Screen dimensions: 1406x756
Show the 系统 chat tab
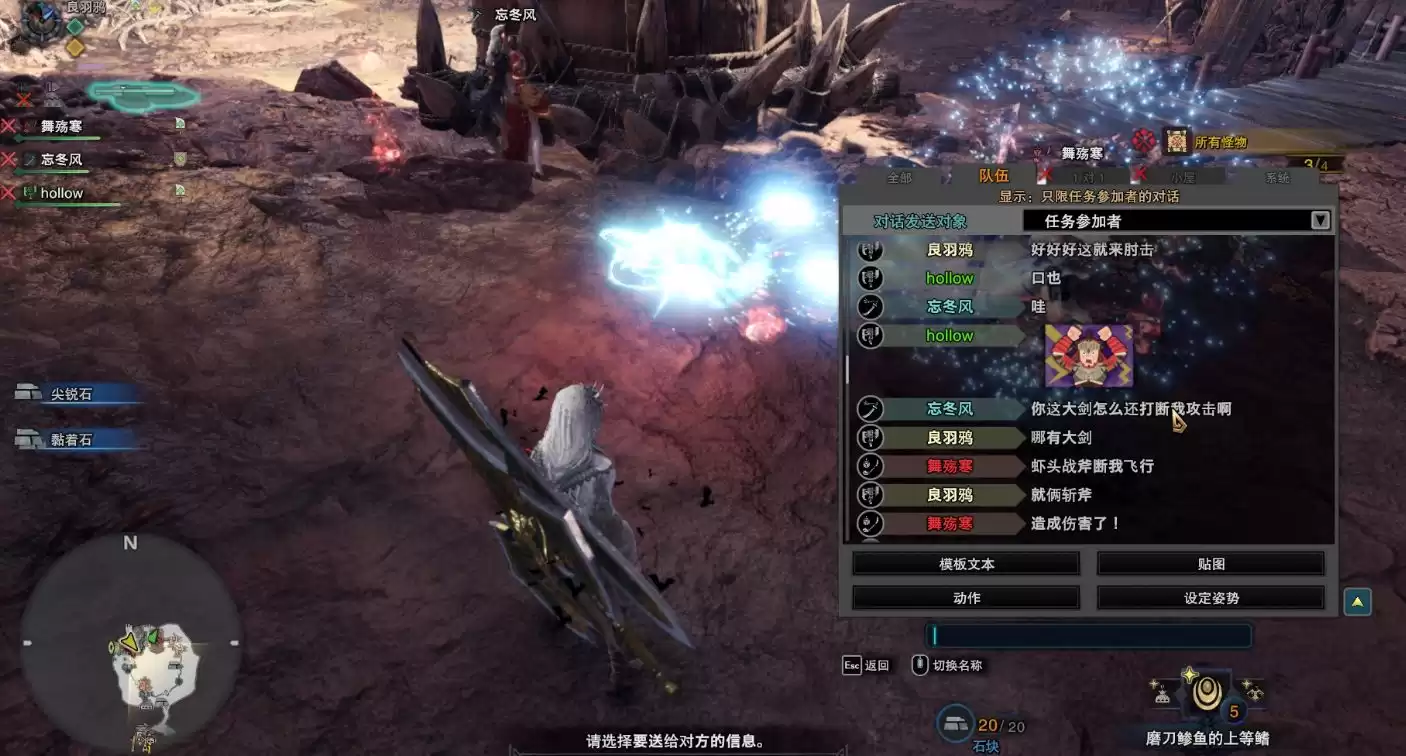(x=1277, y=178)
